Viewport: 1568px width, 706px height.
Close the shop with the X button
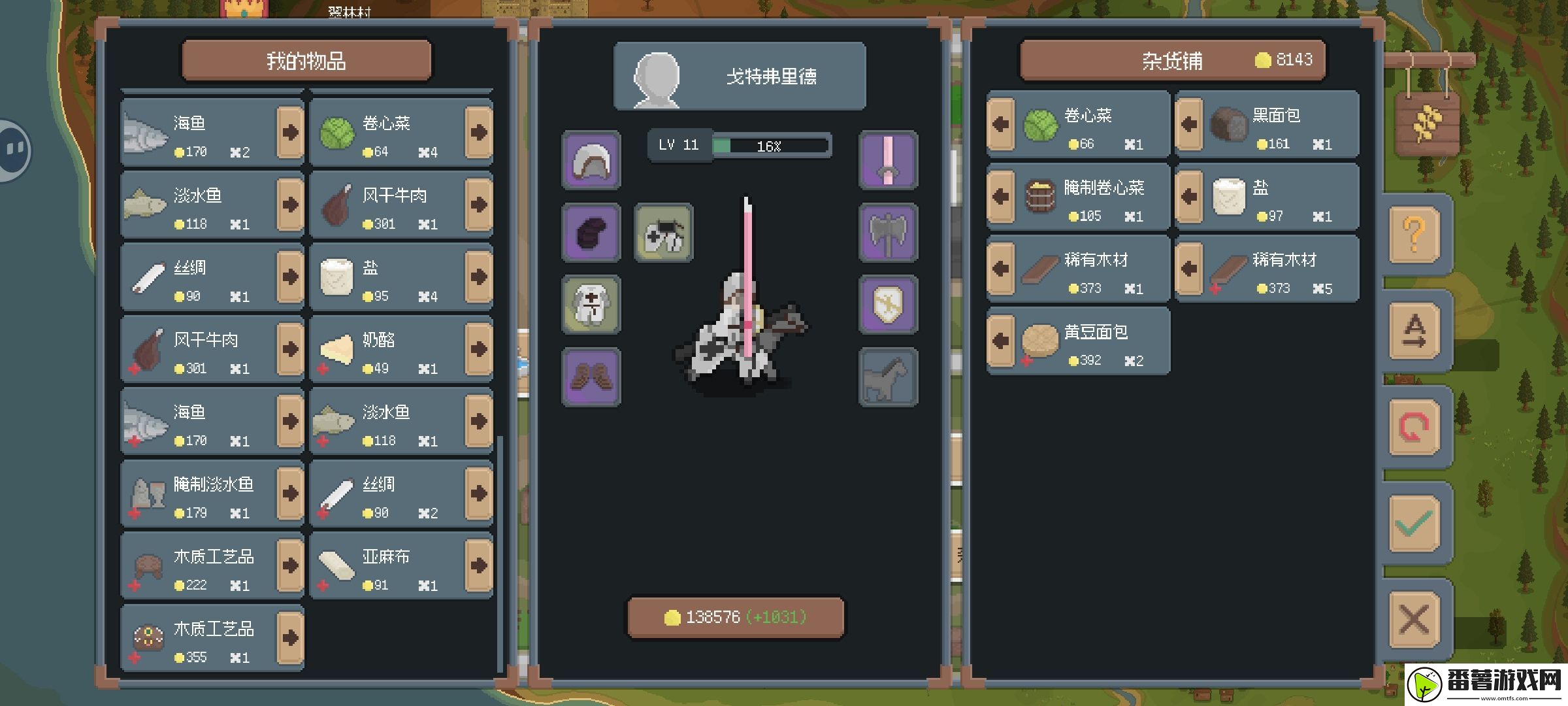(1414, 619)
